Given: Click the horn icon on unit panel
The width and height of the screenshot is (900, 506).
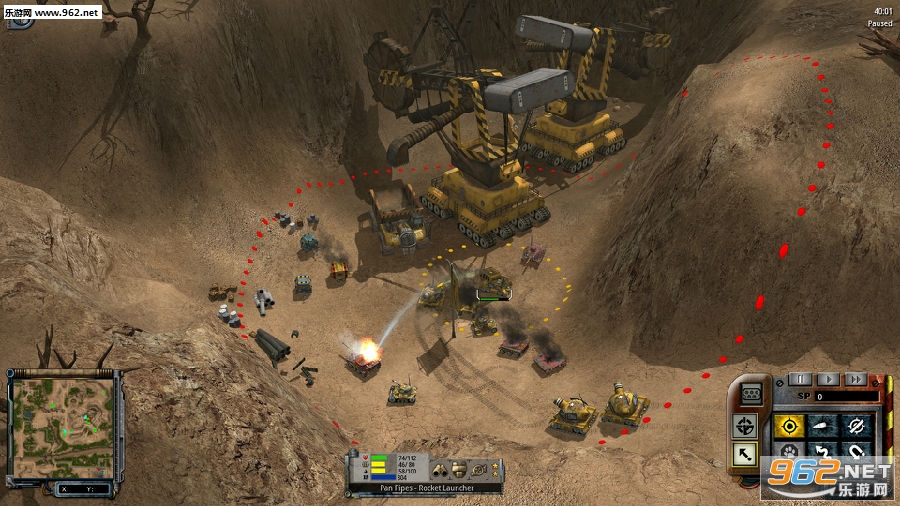Looking at the screenshot, I should coord(479,469).
